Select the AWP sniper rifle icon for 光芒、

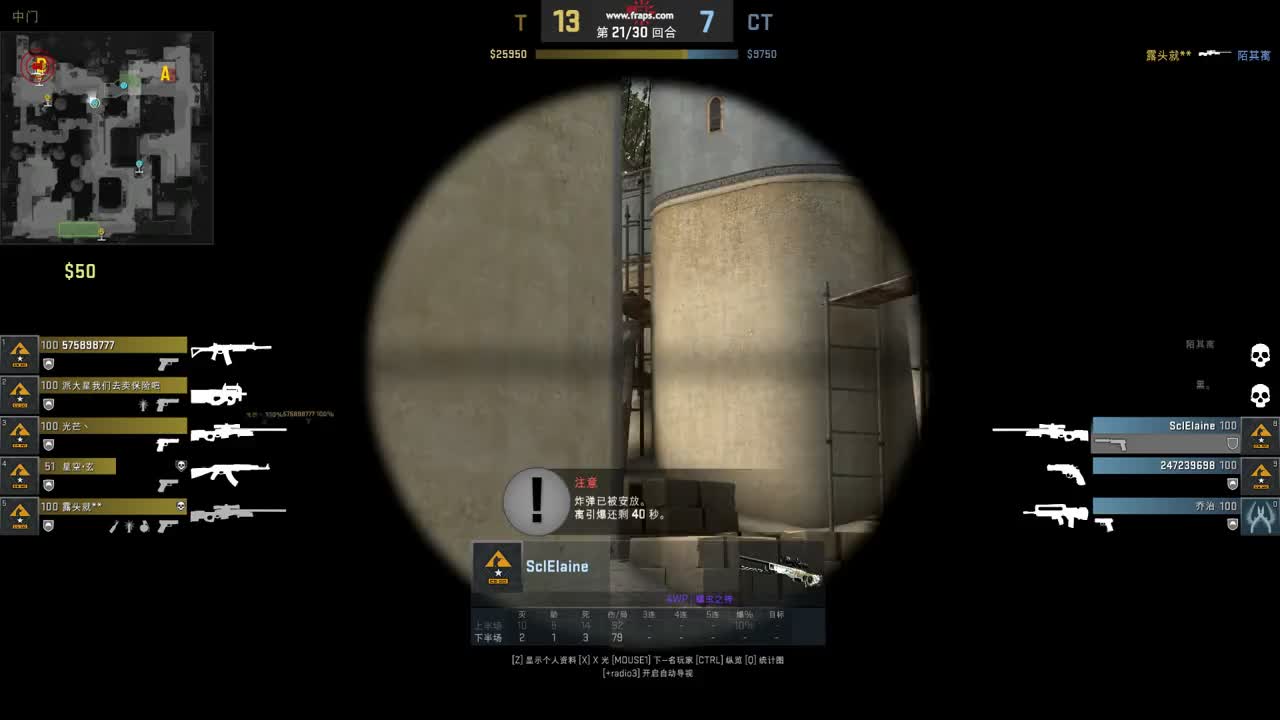tap(239, 431)
